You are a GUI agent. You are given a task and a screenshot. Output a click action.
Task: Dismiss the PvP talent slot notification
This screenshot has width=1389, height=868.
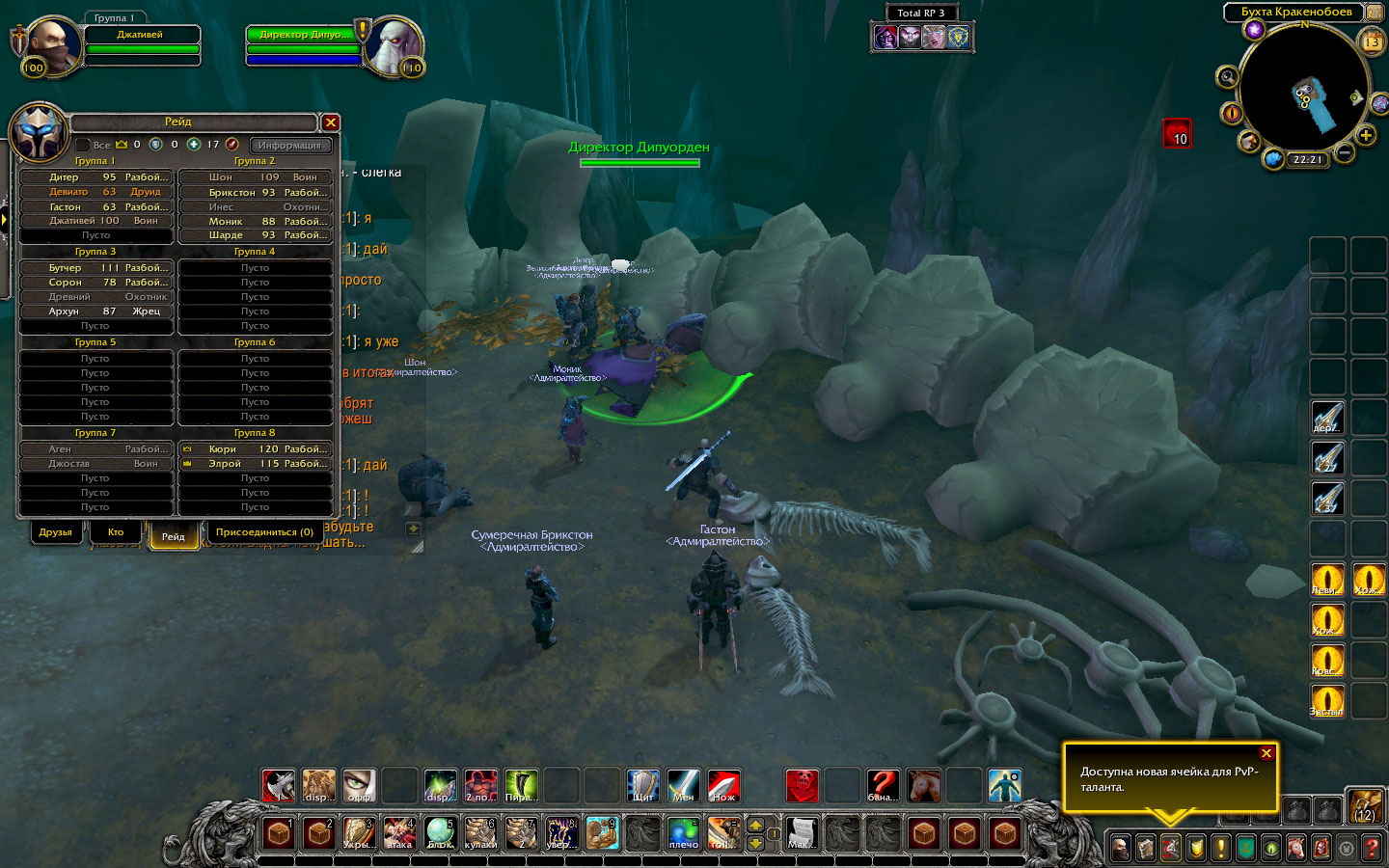coord(1266,753)
